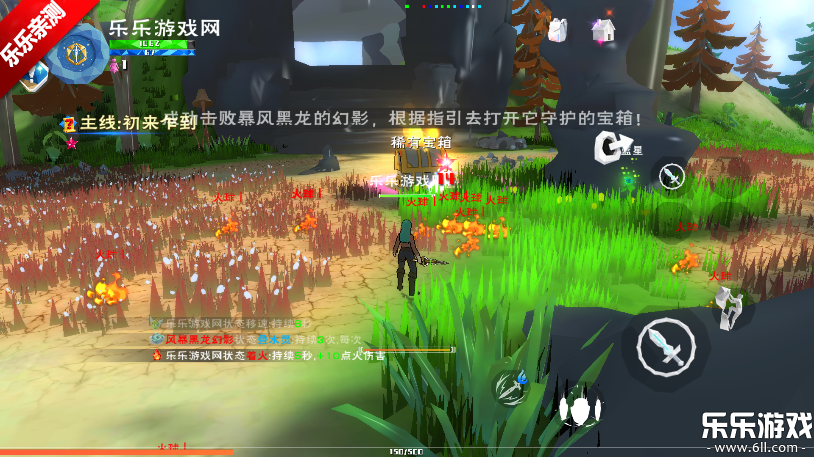Image resolution: width=814 pixels, height=457 pixels.
Task: Click the player avatar portrait
Action: pyautogui.click(x=75, y=54)
